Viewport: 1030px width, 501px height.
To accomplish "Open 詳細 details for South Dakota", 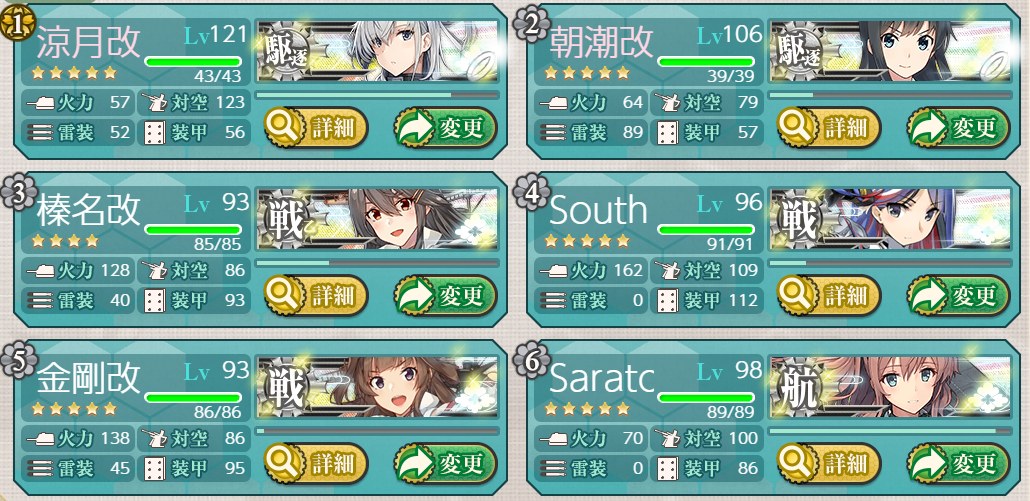I will click(829, 296).
